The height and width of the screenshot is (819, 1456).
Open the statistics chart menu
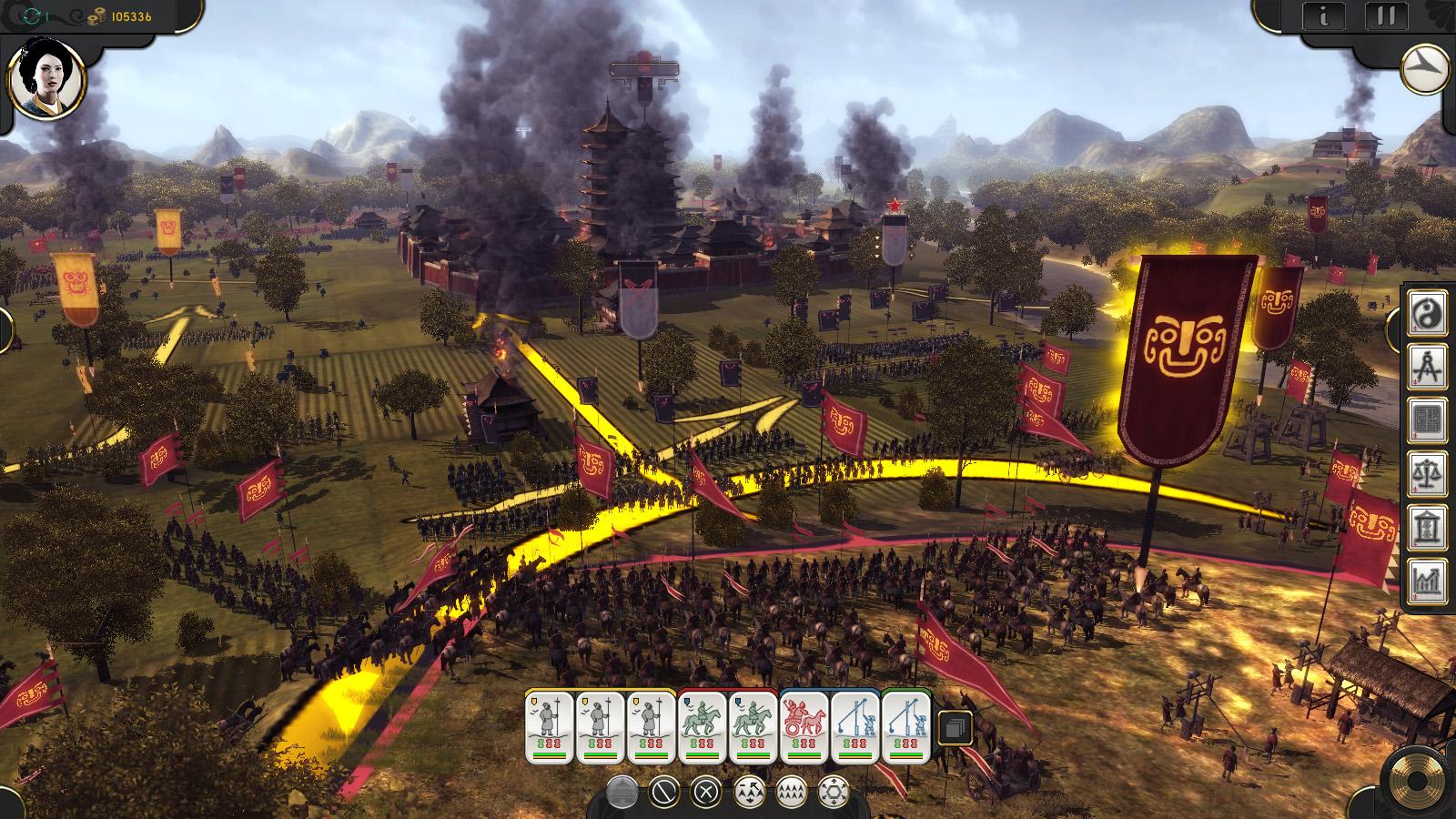(x=1428, y=581)
